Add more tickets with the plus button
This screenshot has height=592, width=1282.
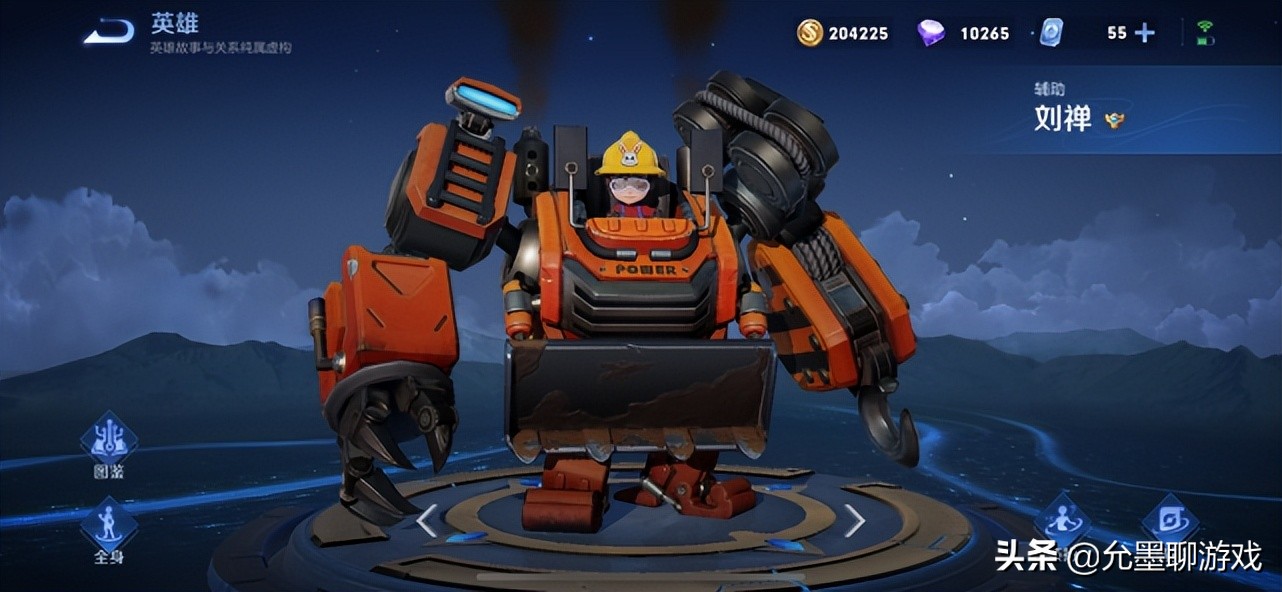(1145, 33)
